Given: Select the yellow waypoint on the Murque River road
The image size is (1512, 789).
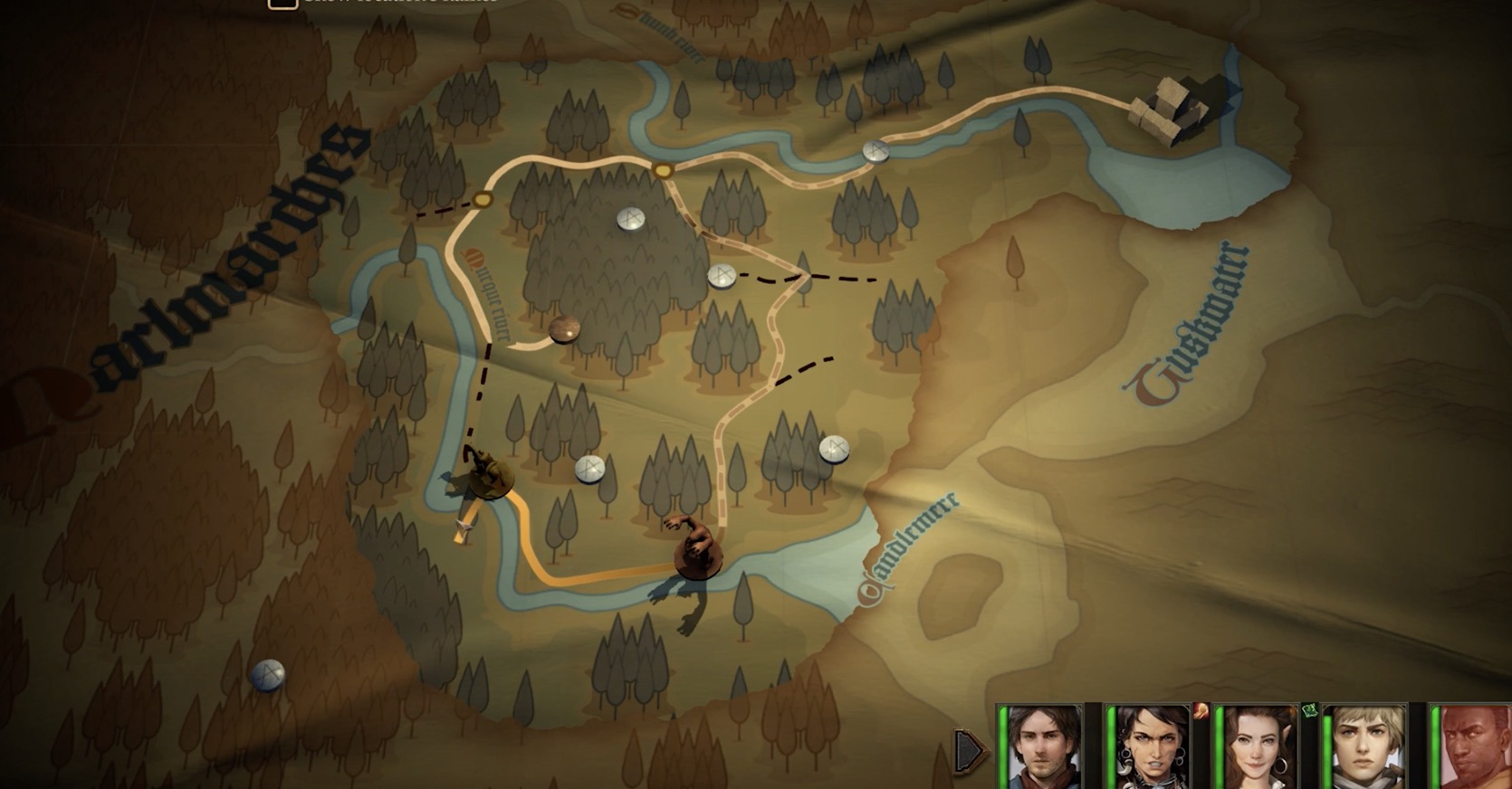Looking at the screenshot, I should [481, 201].
